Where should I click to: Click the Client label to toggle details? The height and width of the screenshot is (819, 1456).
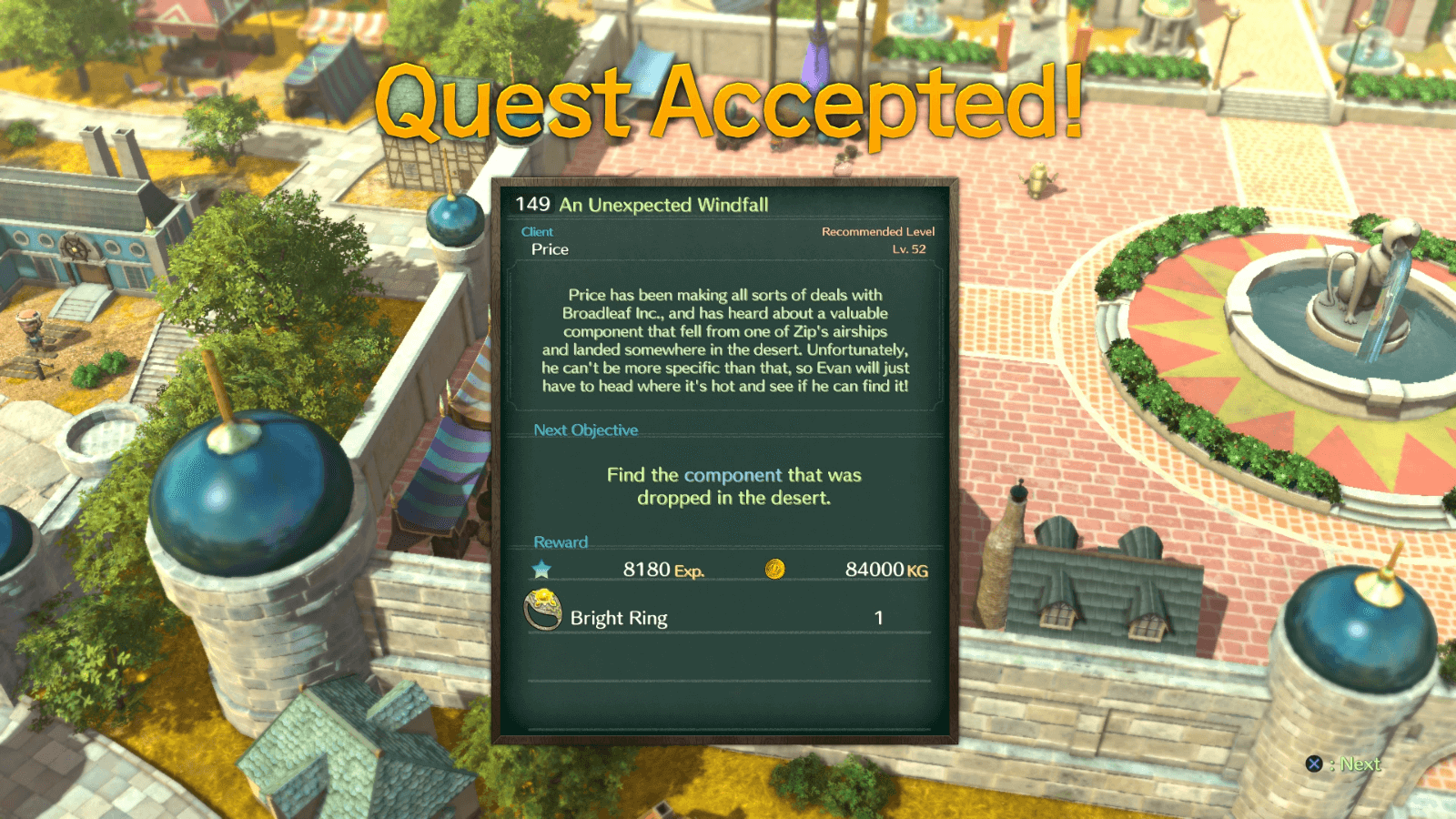(x=537, y=231)
